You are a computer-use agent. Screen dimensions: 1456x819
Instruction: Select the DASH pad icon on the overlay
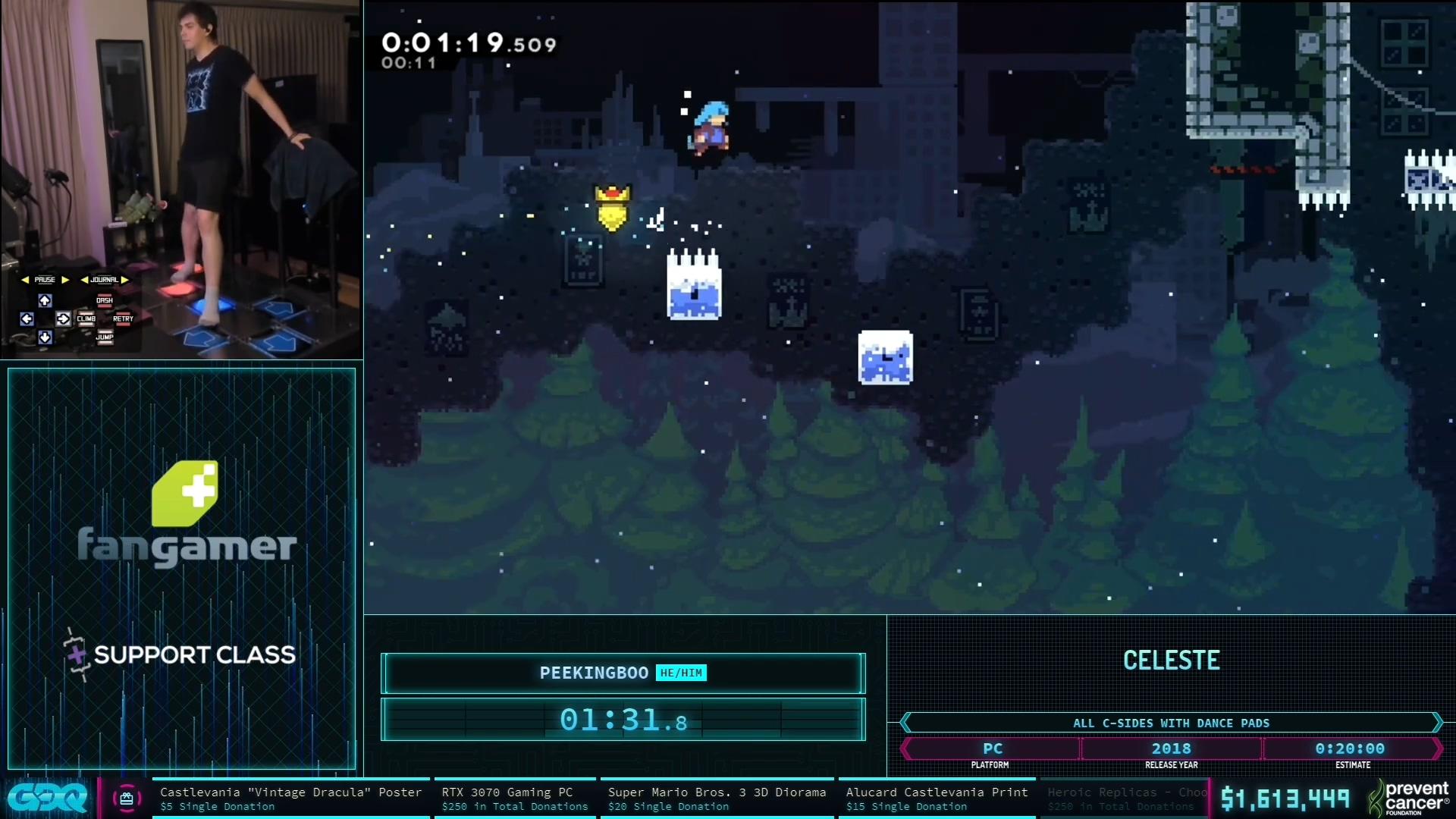tap(105, 301)
